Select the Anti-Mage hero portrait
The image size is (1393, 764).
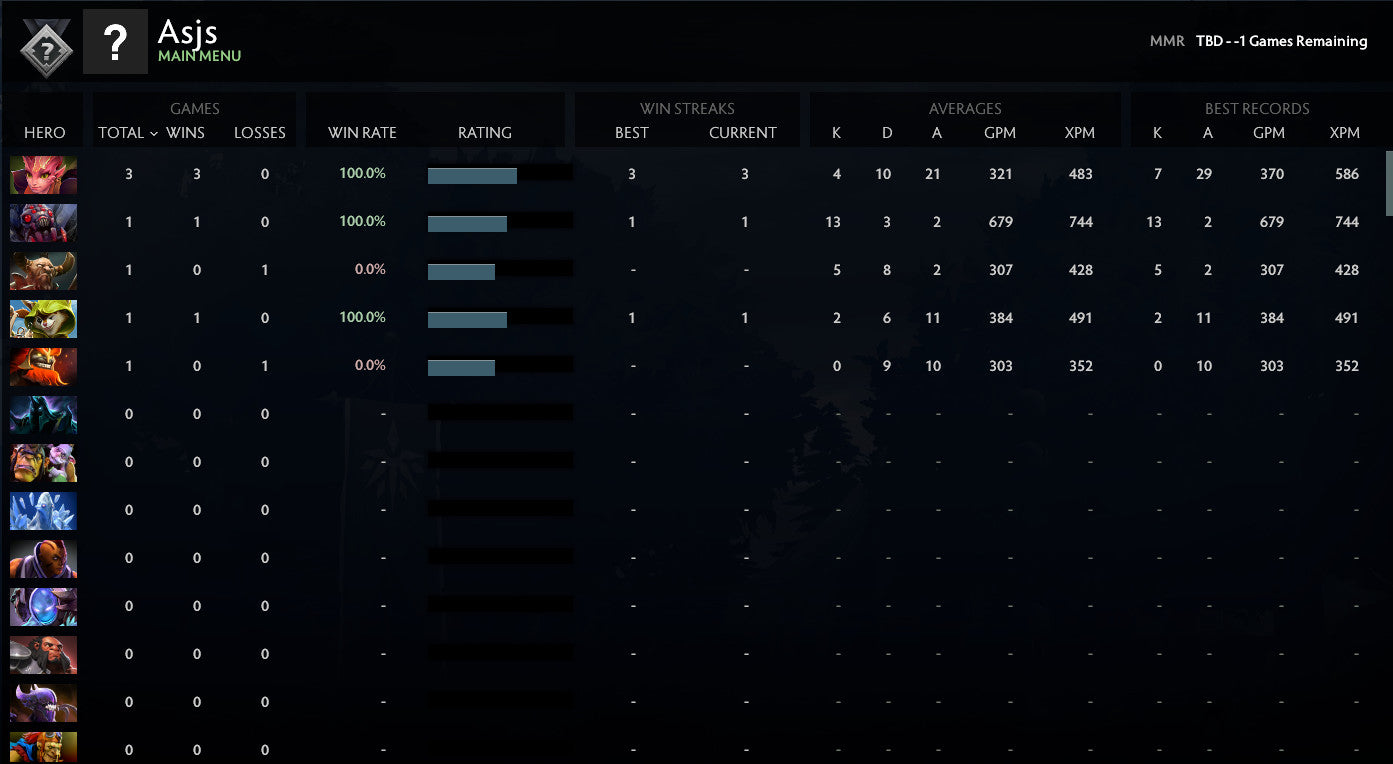click(x=43, y=559)
